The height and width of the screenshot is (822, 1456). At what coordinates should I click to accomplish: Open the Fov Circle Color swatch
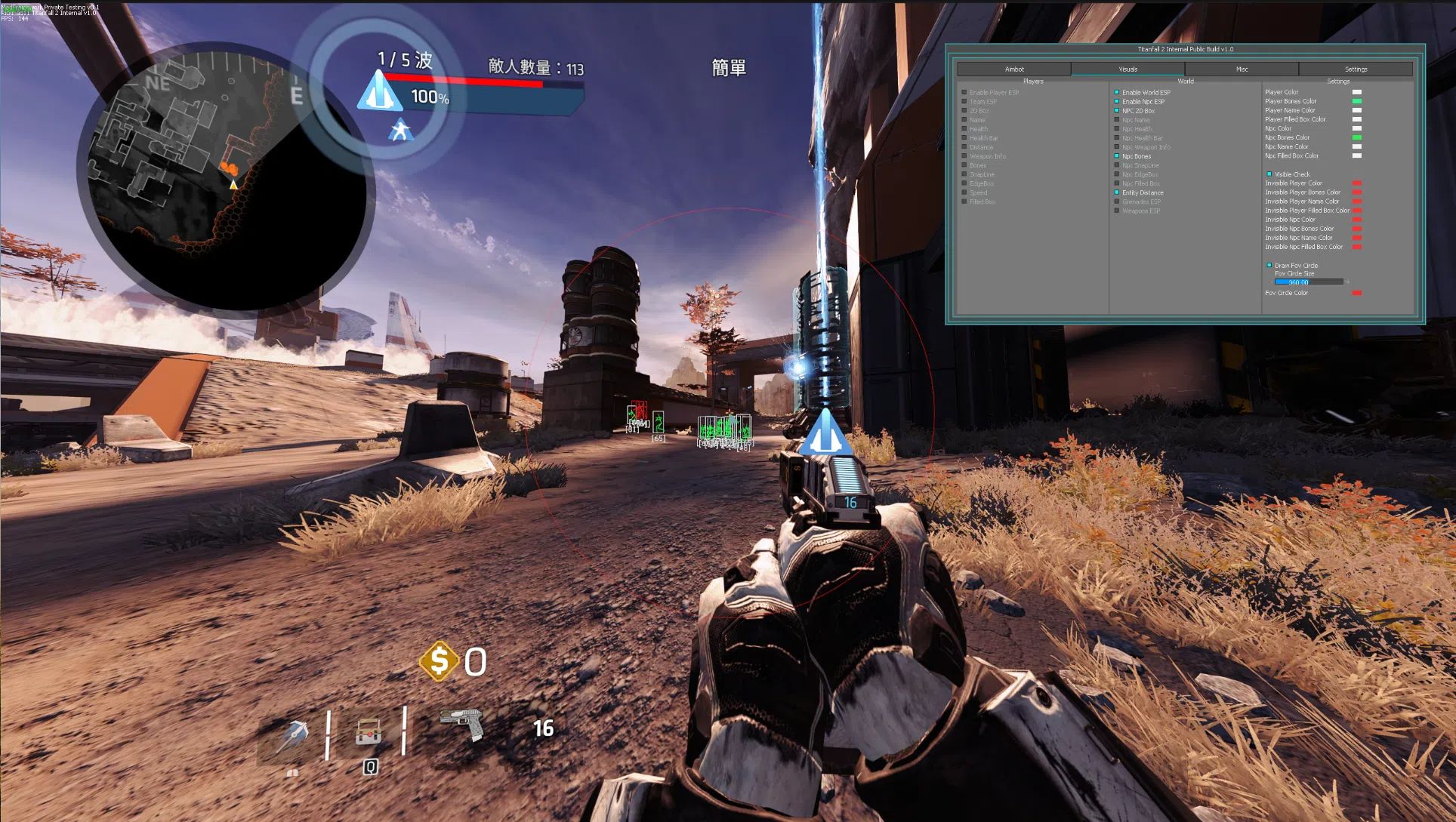pyautogui.click(x=1357, y=293)
